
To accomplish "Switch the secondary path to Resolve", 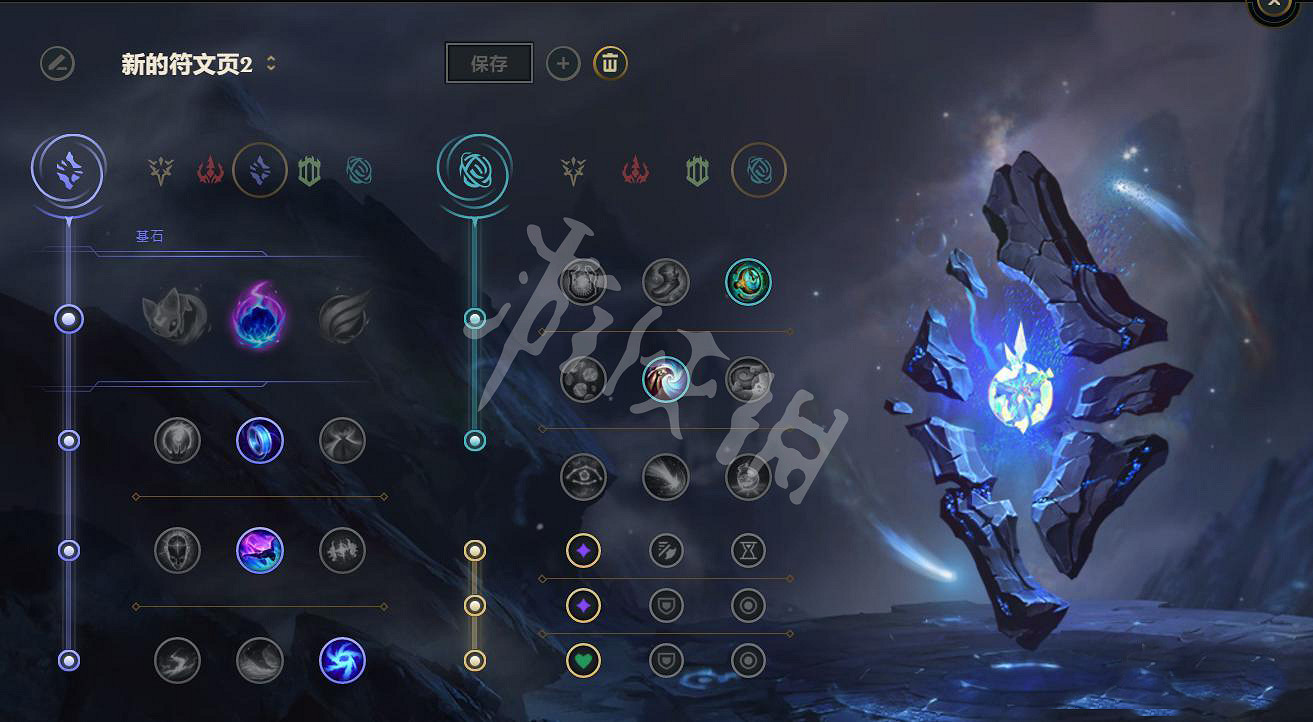I will click(x=696, y=170).
